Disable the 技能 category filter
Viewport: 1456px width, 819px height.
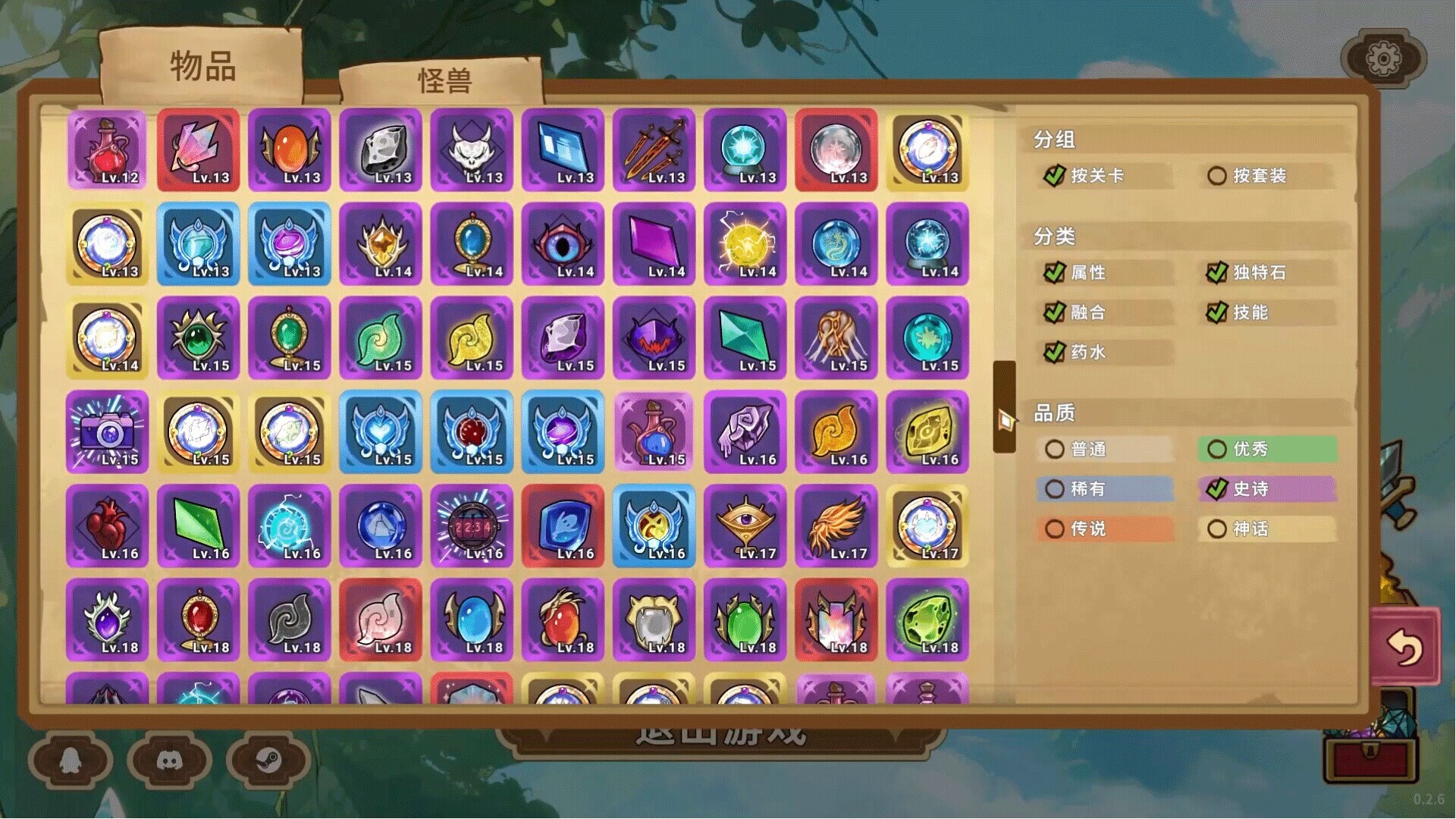pos(1217,312)
